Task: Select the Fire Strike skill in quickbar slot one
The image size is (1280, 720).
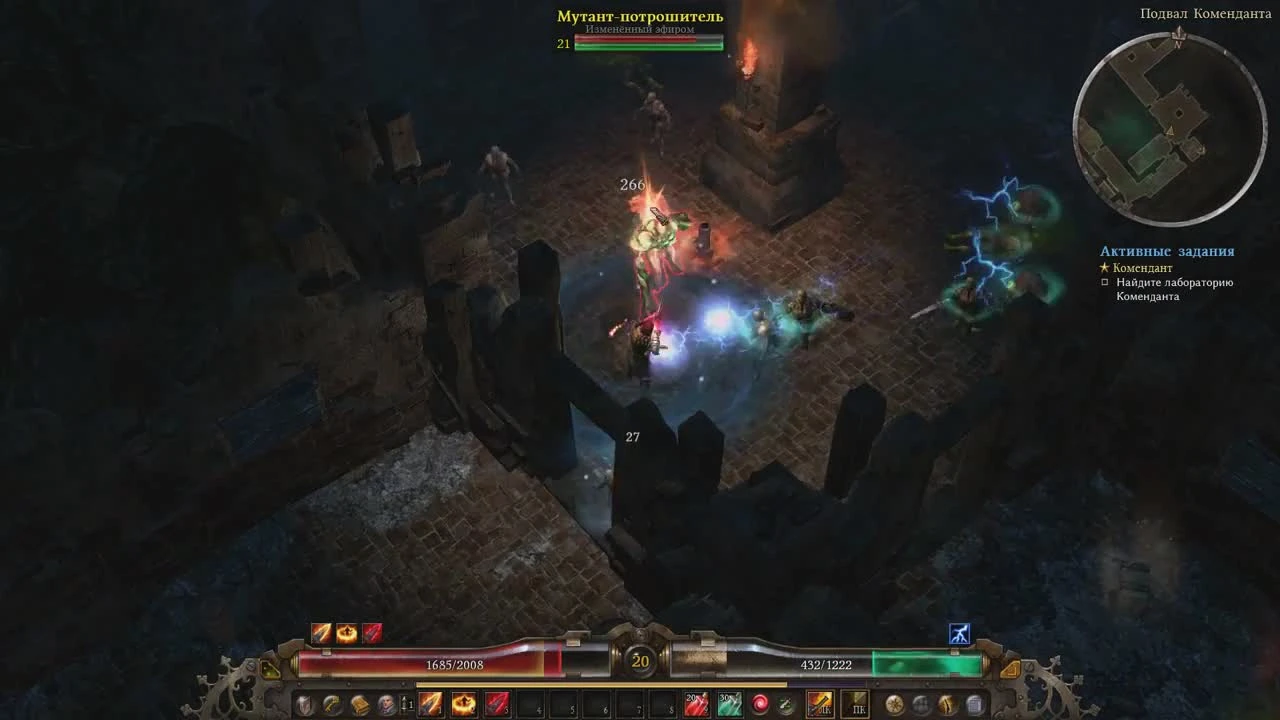Action: tap(433, 705)
